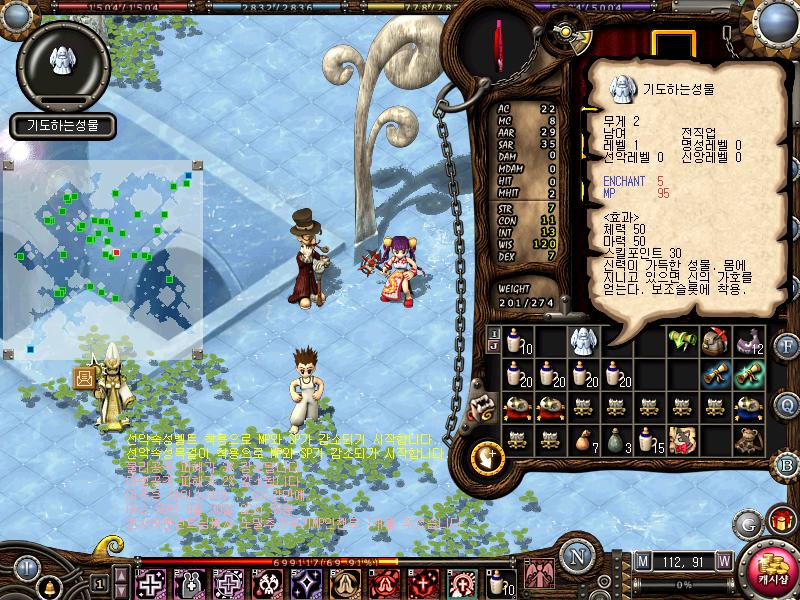Click the round Q button
Viewport: 800px width, 600px height.
(x=786, y=404)
